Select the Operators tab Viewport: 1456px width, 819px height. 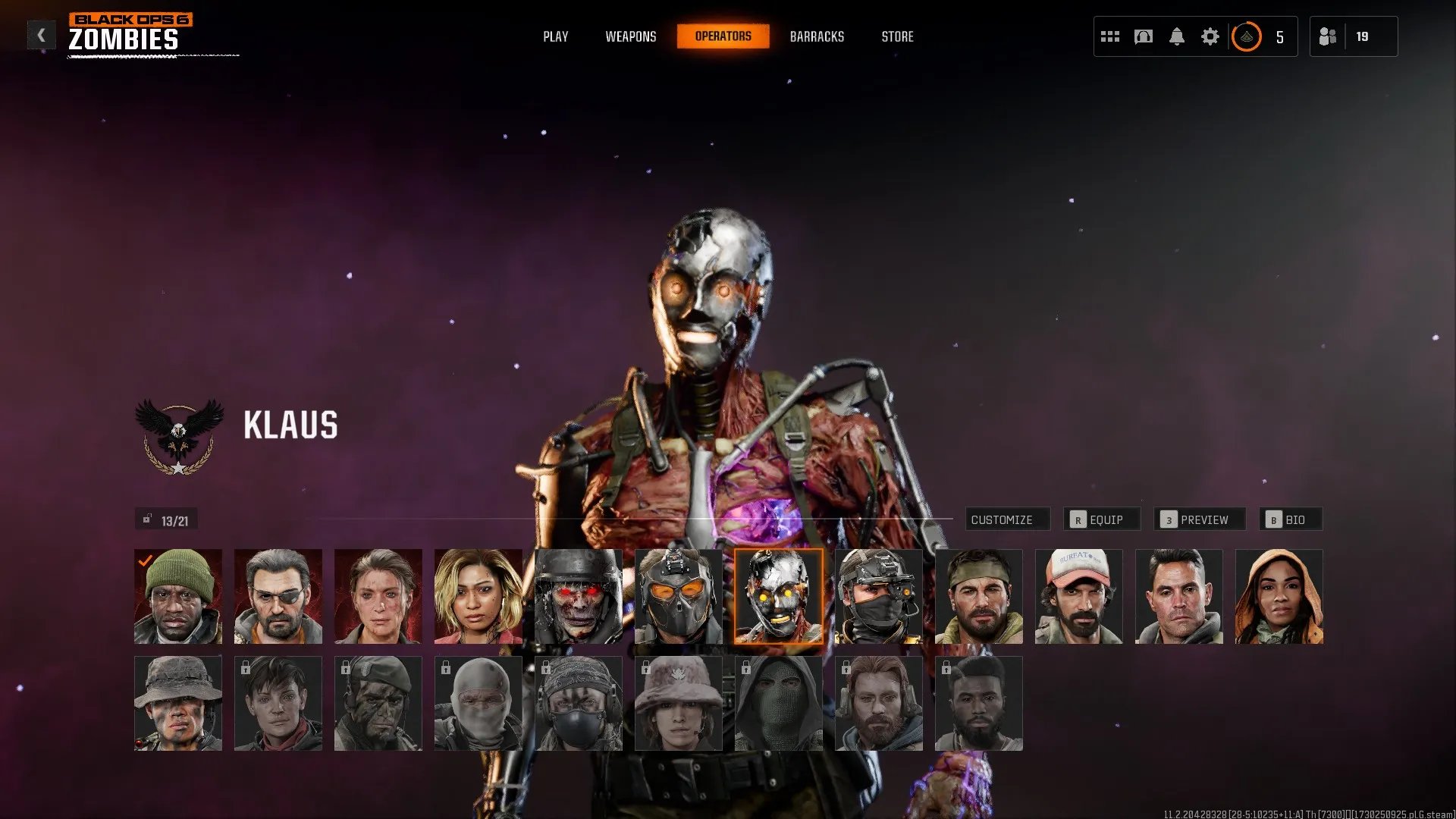click(x=723, y=36)
